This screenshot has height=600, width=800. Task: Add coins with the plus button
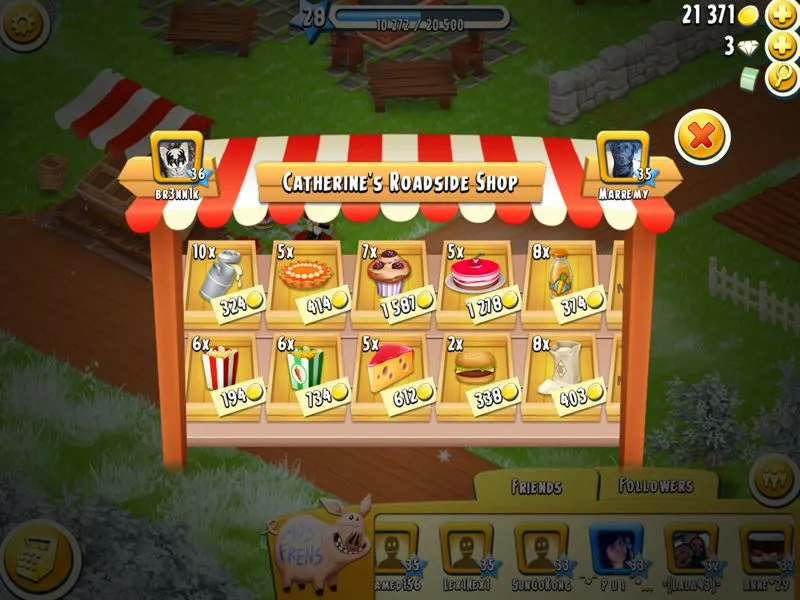click(780, 15)
